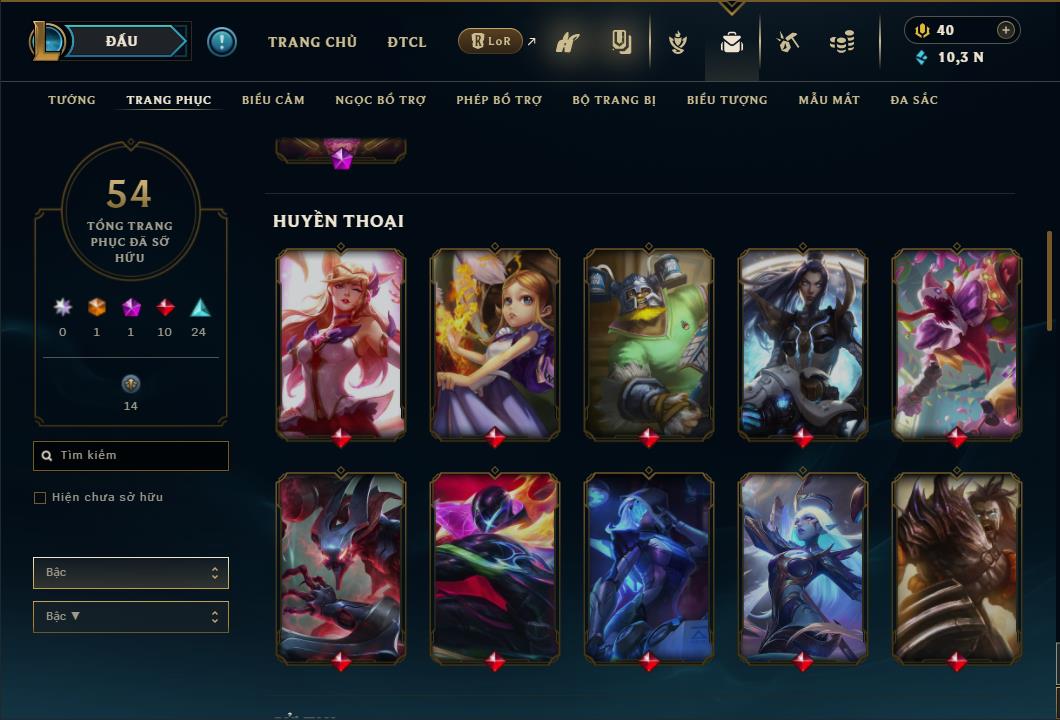The width and height of the screenshot is (1060, 720).
Task: Open the Bậc ▼ sort dropdown
Action: (131, 617)
